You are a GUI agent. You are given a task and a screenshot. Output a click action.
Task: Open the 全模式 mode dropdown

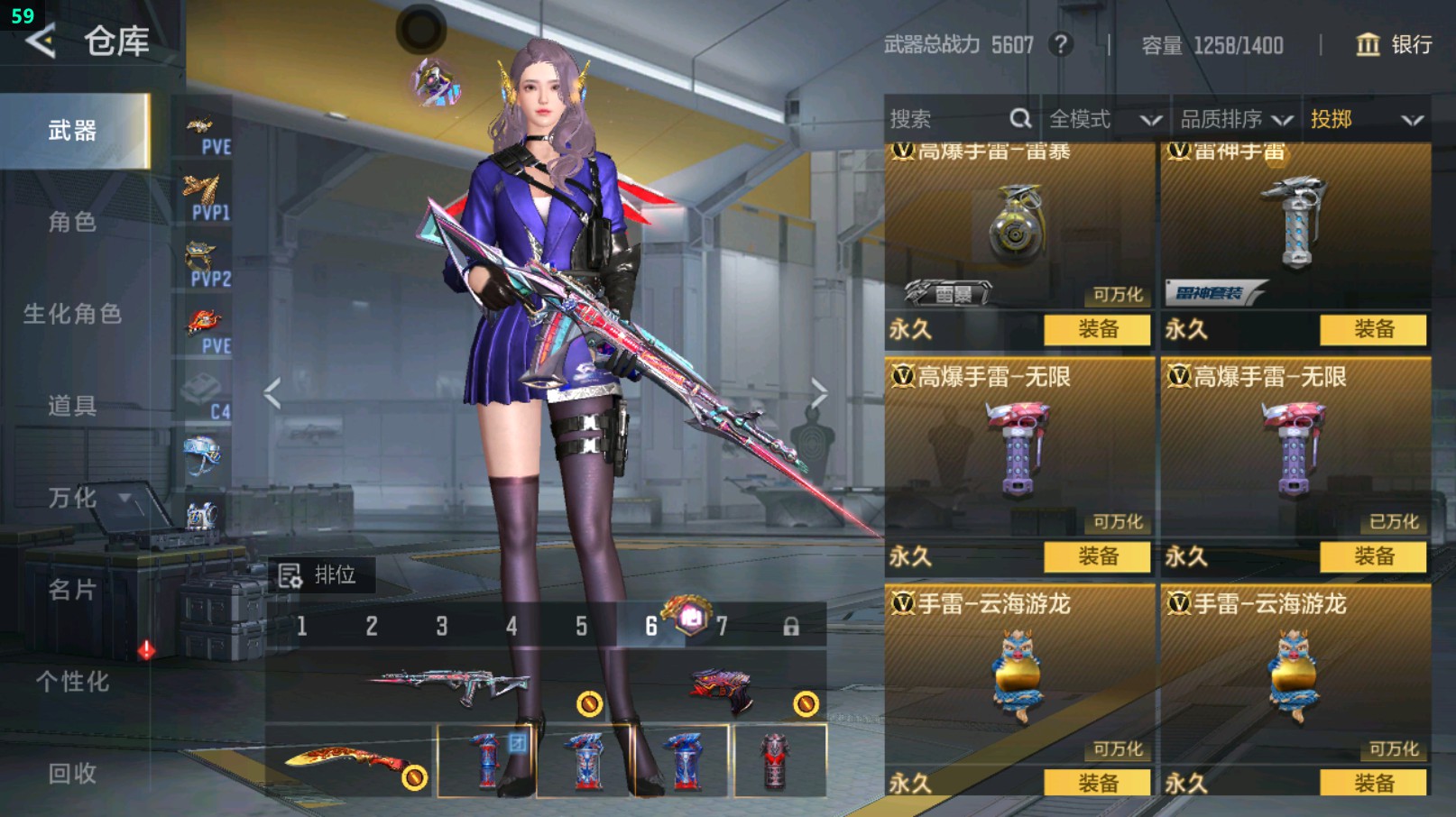pos(1104,119)
